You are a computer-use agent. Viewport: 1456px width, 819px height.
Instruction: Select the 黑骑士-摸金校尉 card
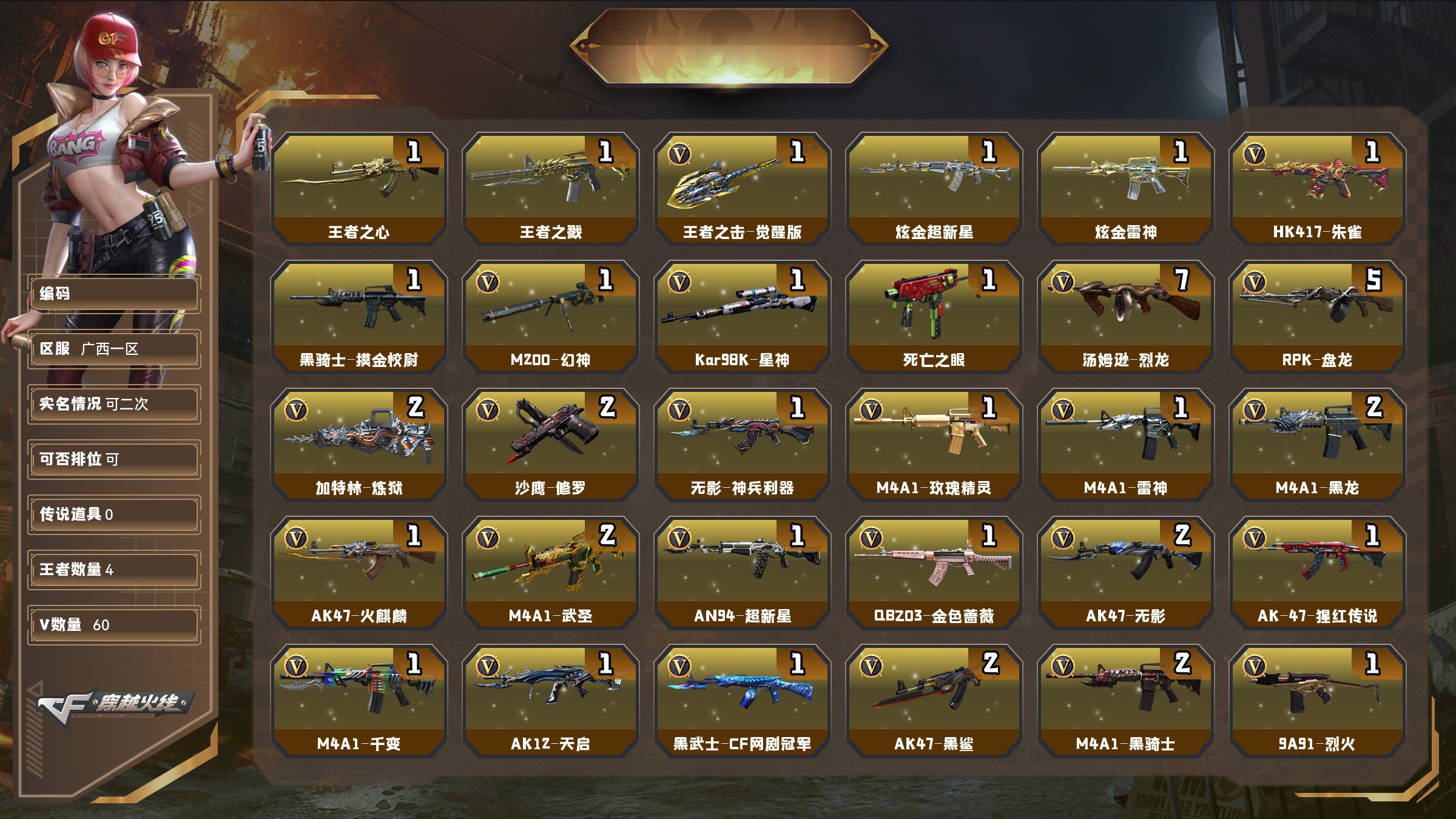(x=359, y=316)
